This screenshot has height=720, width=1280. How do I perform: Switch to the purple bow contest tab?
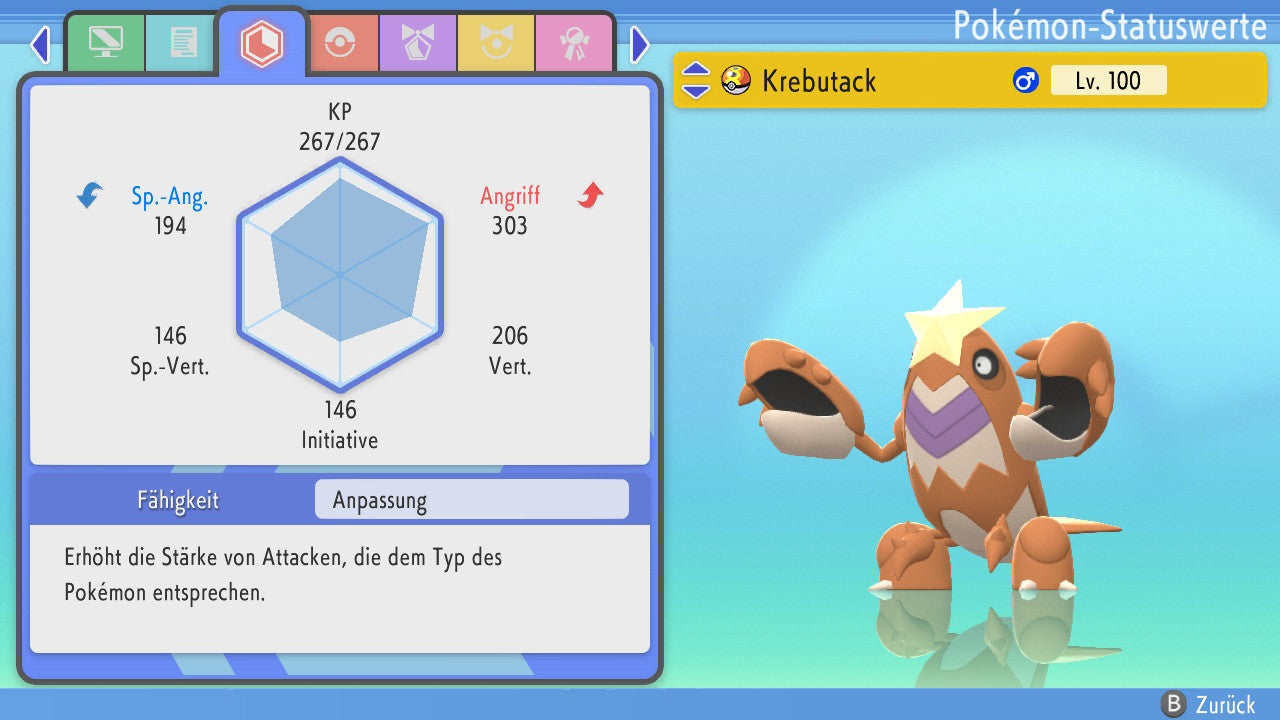click(x=417, y=42)
